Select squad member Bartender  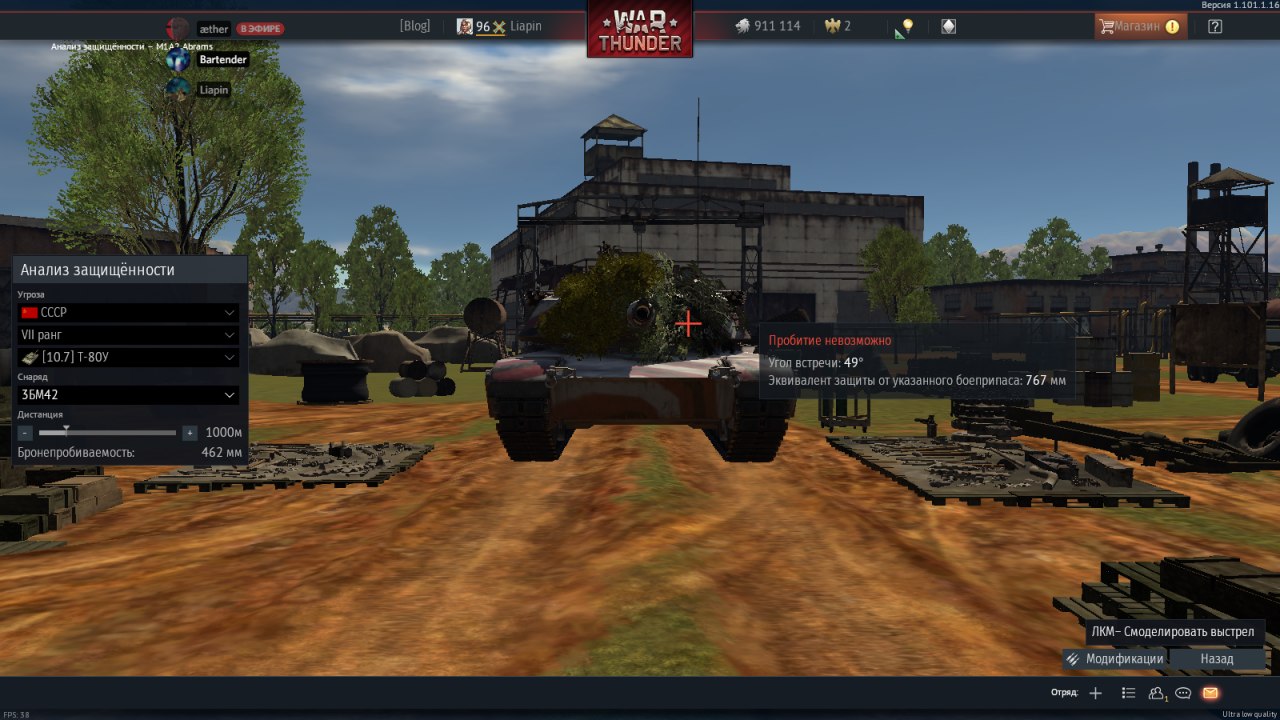pos(221,60)
